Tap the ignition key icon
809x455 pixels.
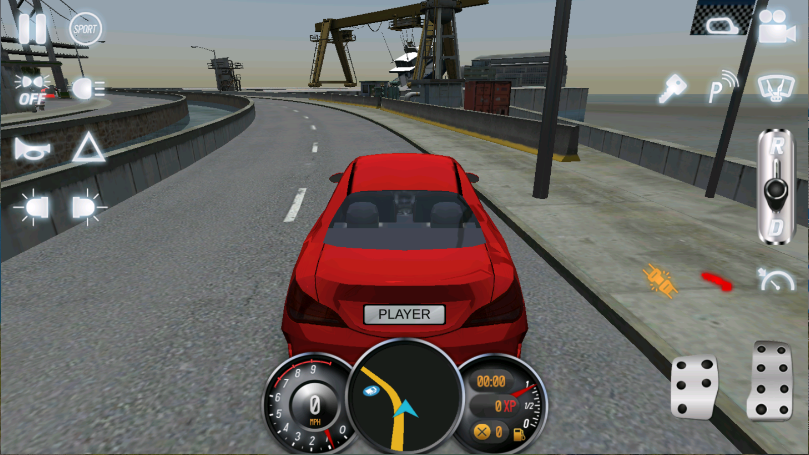click(668, 89)
